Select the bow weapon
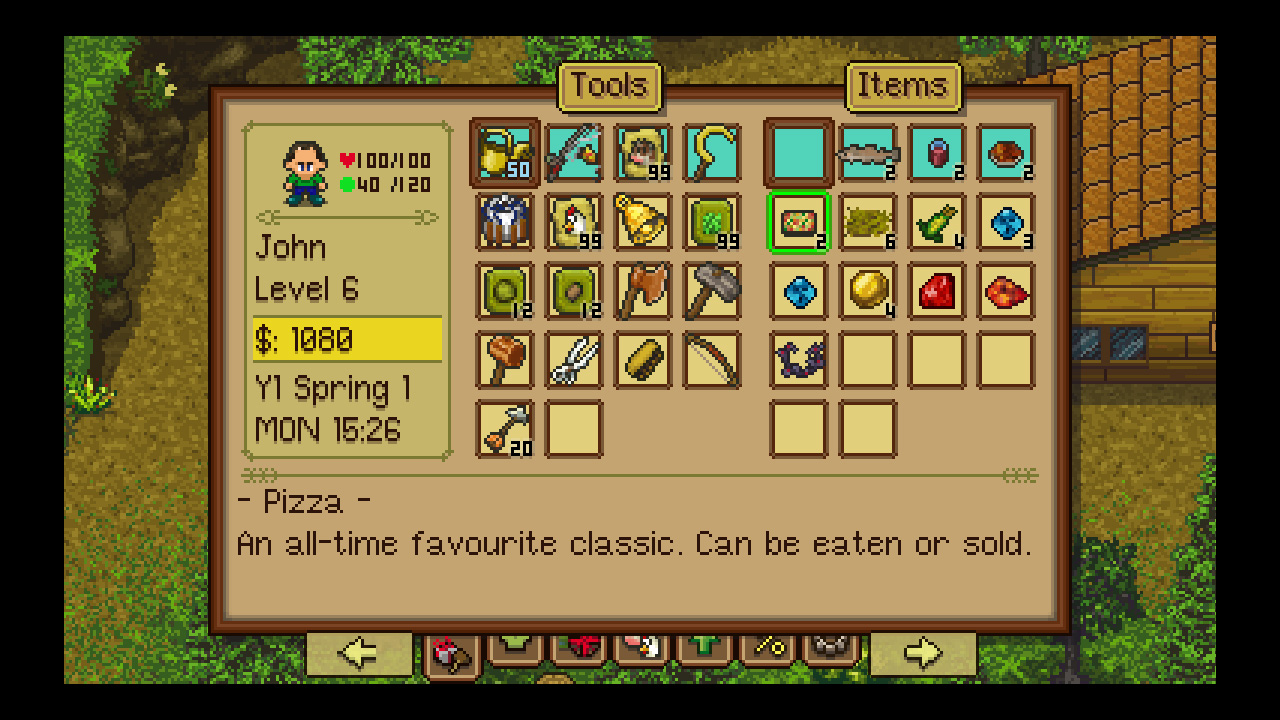The image size is (1280, 720). pos(711,360)
